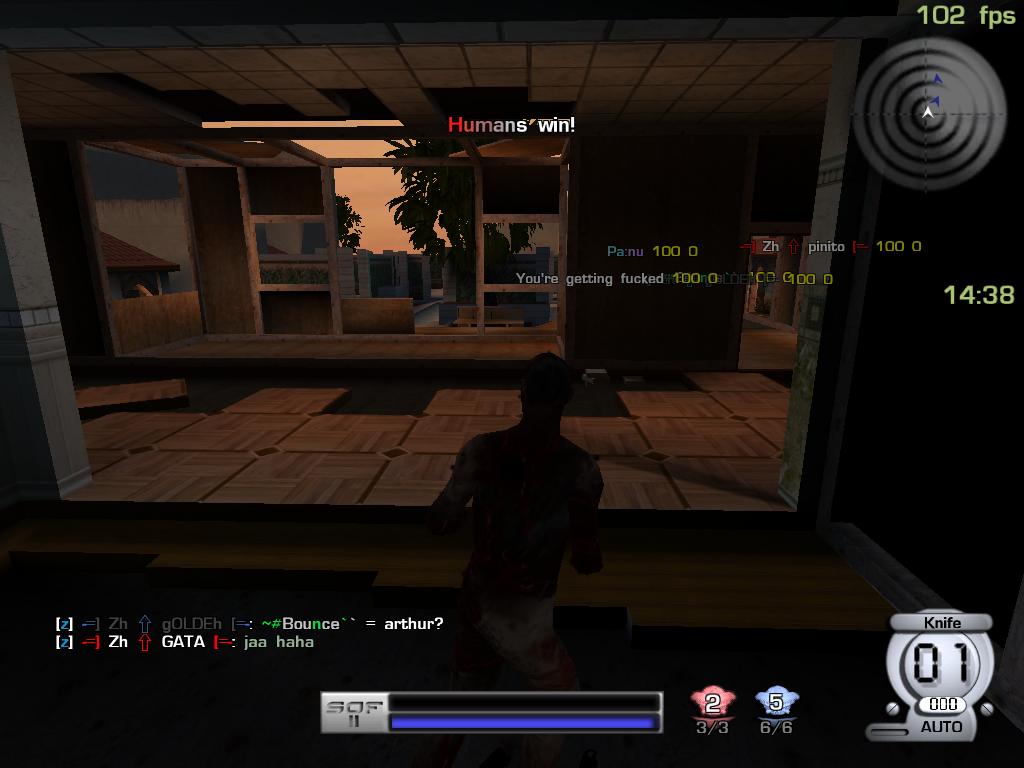Toggle the AUTO fire mode label
Viewport: 1024px width, 768px height.
[x=941, y=727]
